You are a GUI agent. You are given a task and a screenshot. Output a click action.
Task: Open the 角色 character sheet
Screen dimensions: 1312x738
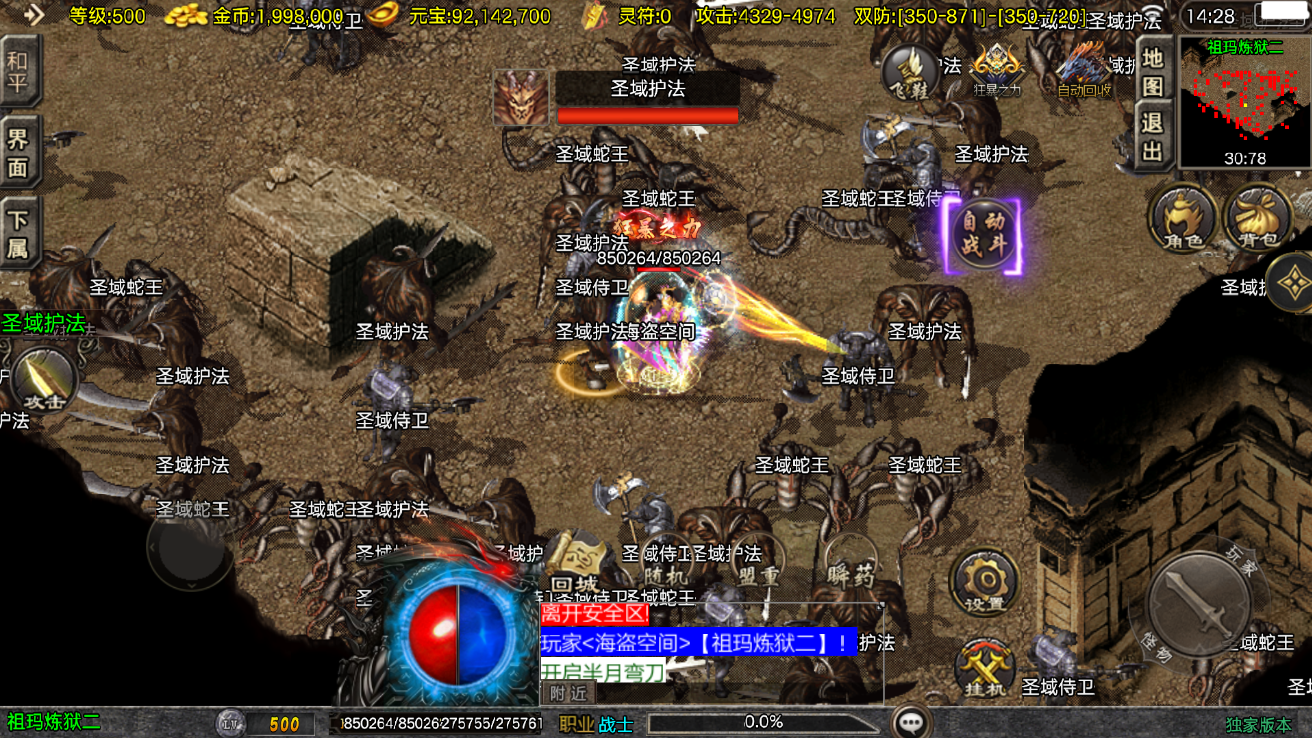click(x=1182, y=217)
